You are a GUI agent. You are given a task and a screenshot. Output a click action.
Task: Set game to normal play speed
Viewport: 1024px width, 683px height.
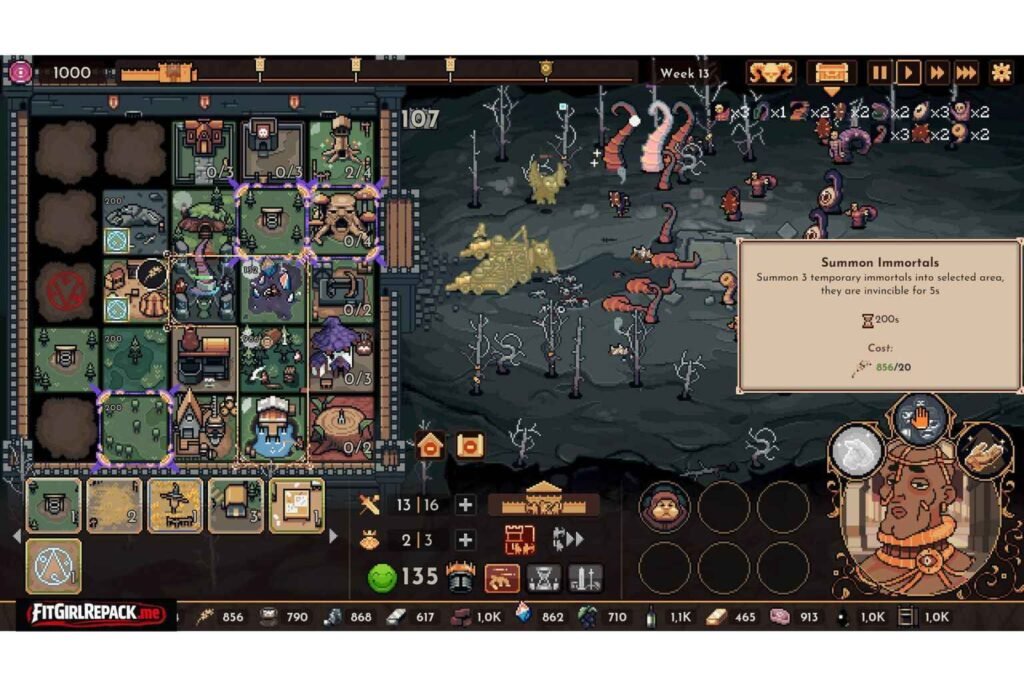tap(908, 72)
